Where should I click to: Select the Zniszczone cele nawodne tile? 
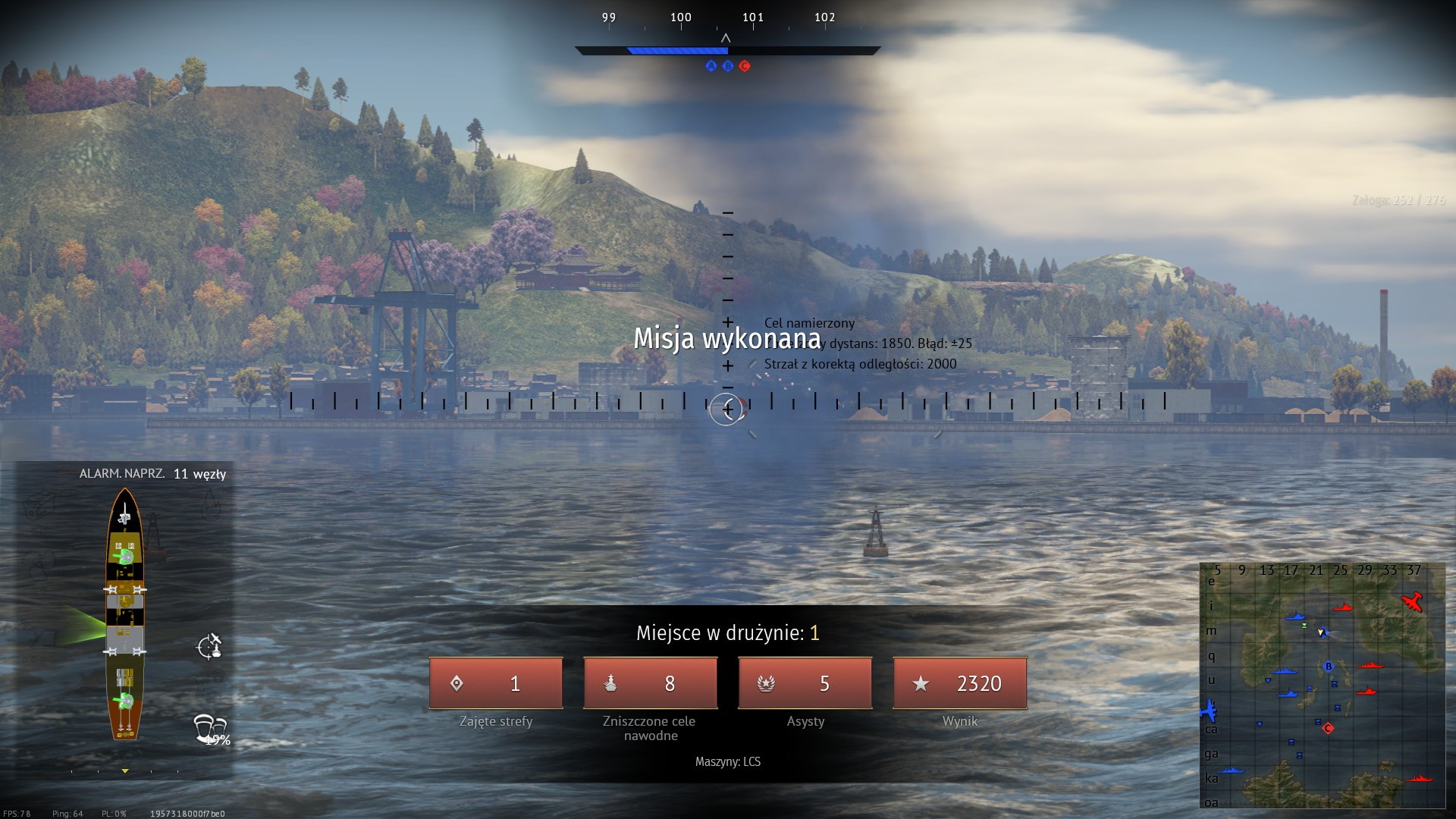[650, 683]
